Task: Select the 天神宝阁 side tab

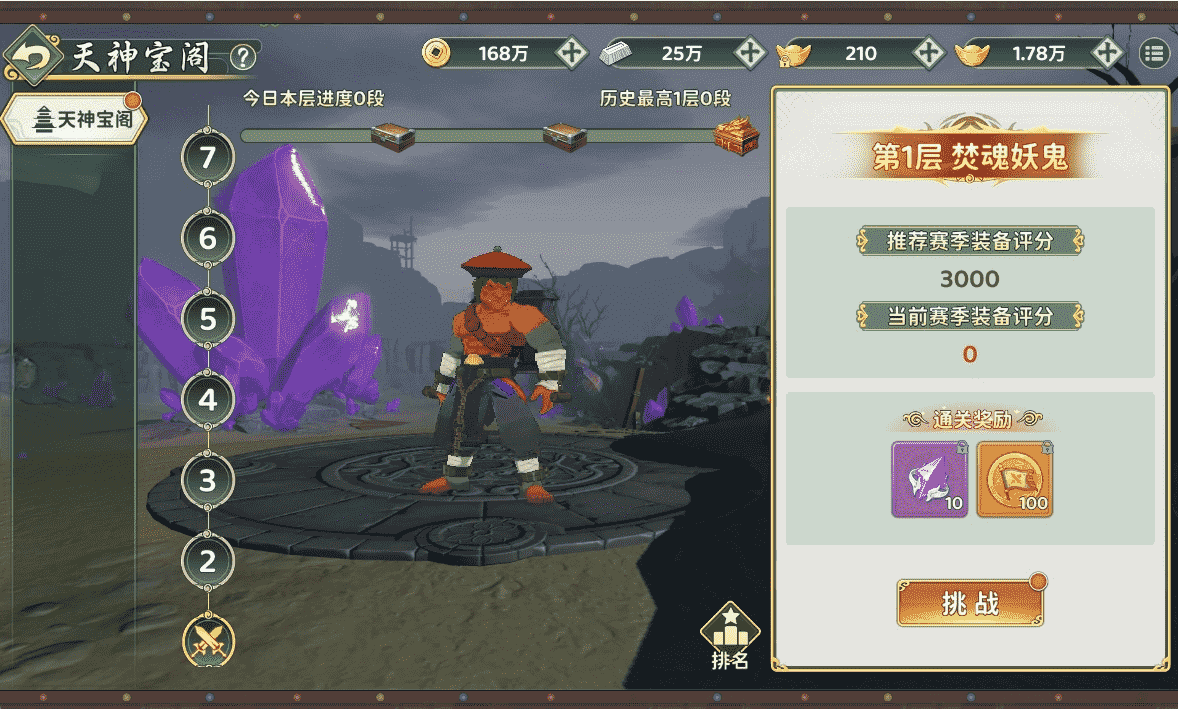Action: tap(76, 120)
